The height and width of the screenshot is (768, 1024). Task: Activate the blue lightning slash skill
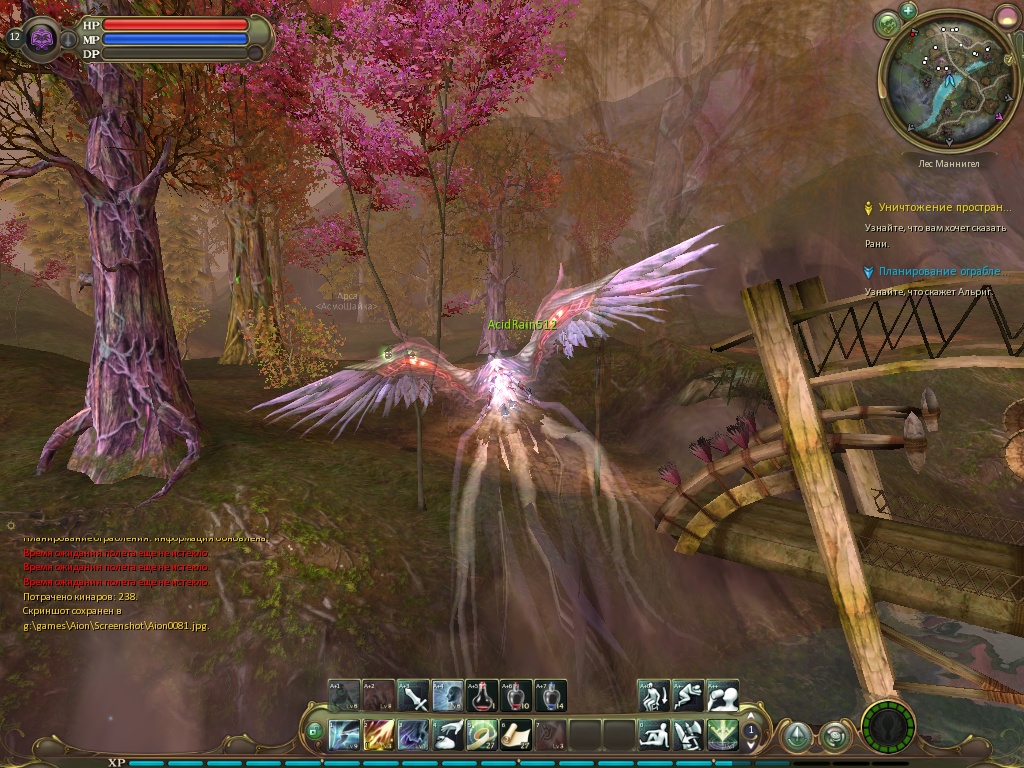click(x=344, y=735)
